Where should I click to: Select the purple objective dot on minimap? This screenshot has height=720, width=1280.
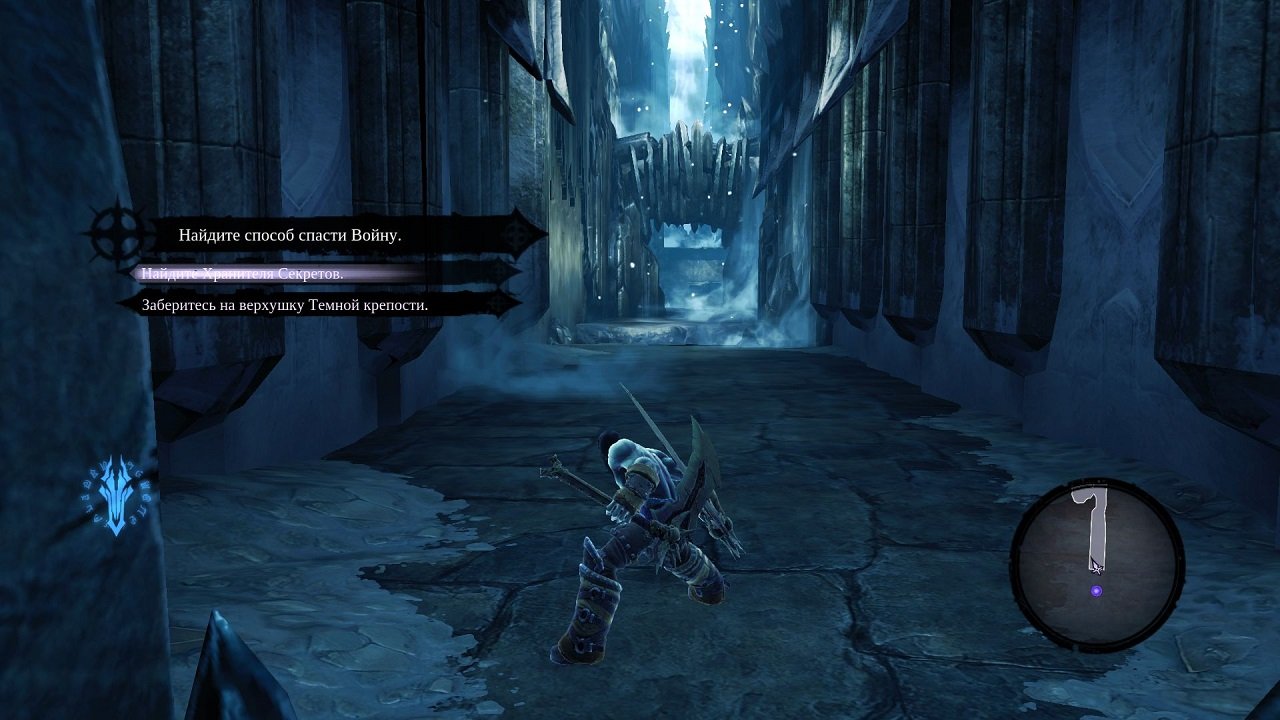tap(1098, 590)
